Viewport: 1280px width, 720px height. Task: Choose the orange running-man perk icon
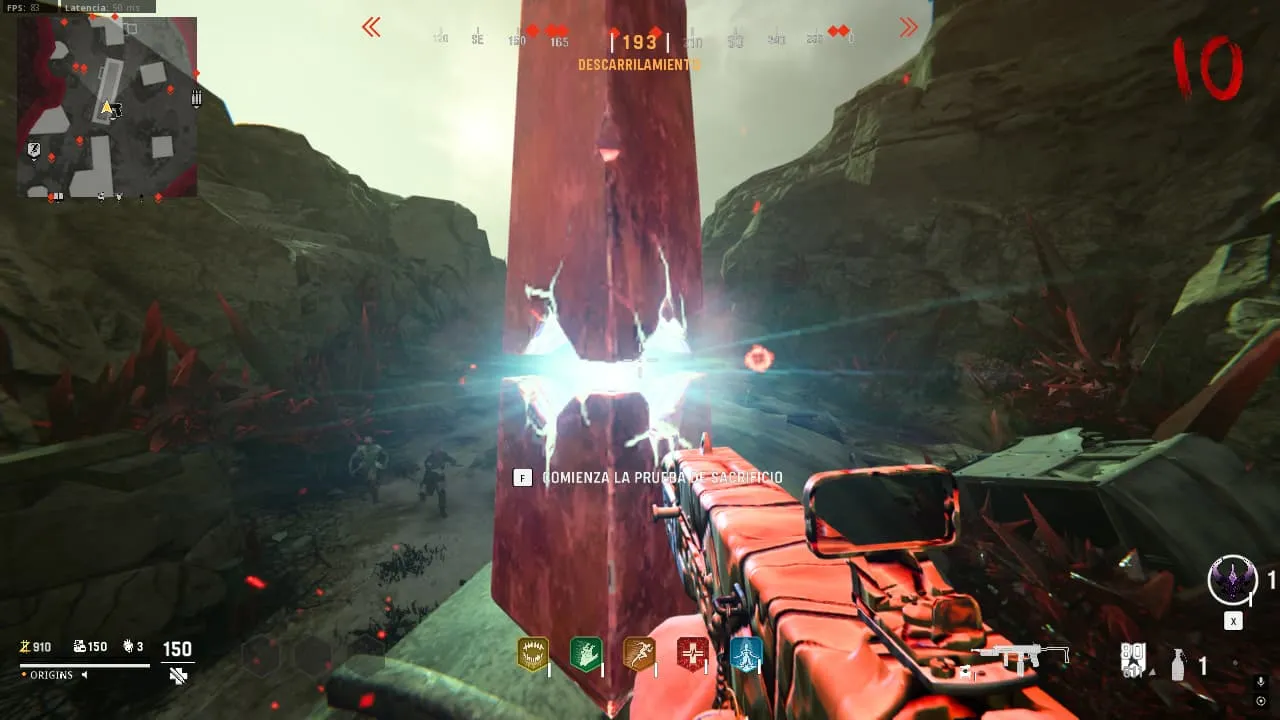coord(639,654)
